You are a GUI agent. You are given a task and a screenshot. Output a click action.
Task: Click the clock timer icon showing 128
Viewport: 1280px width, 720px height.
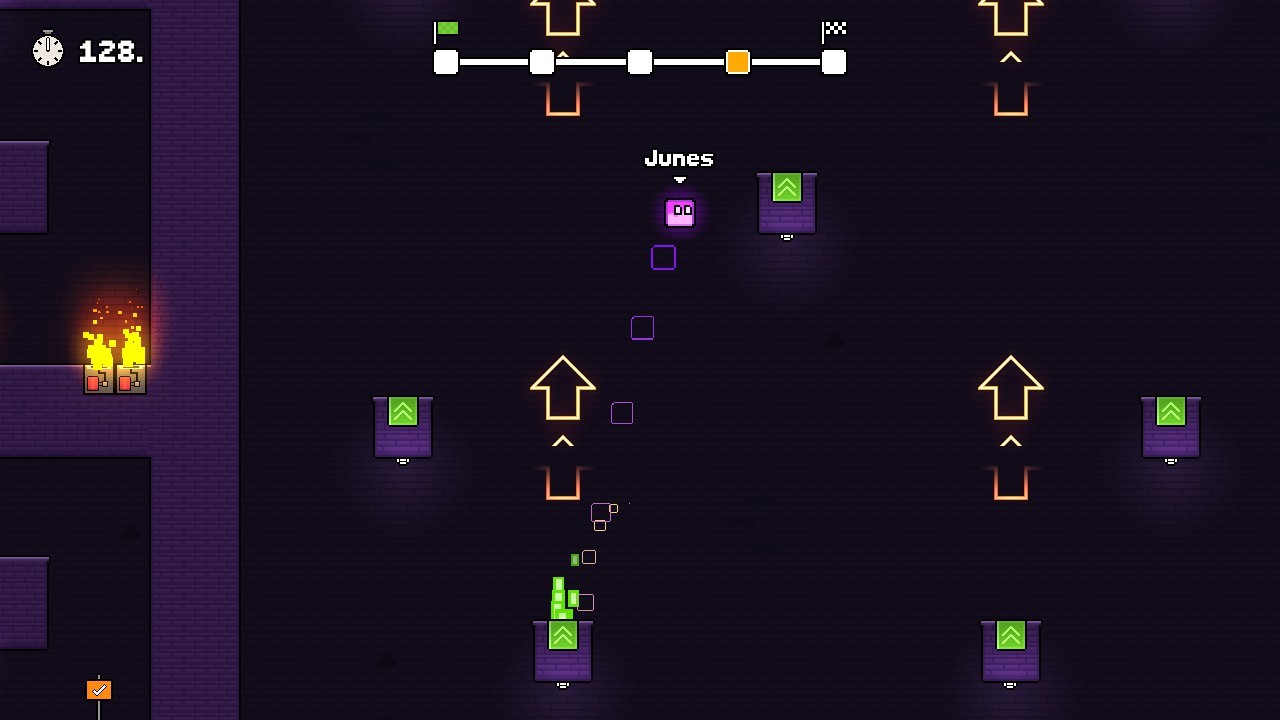pyautogui.click(x=47, y=50)
